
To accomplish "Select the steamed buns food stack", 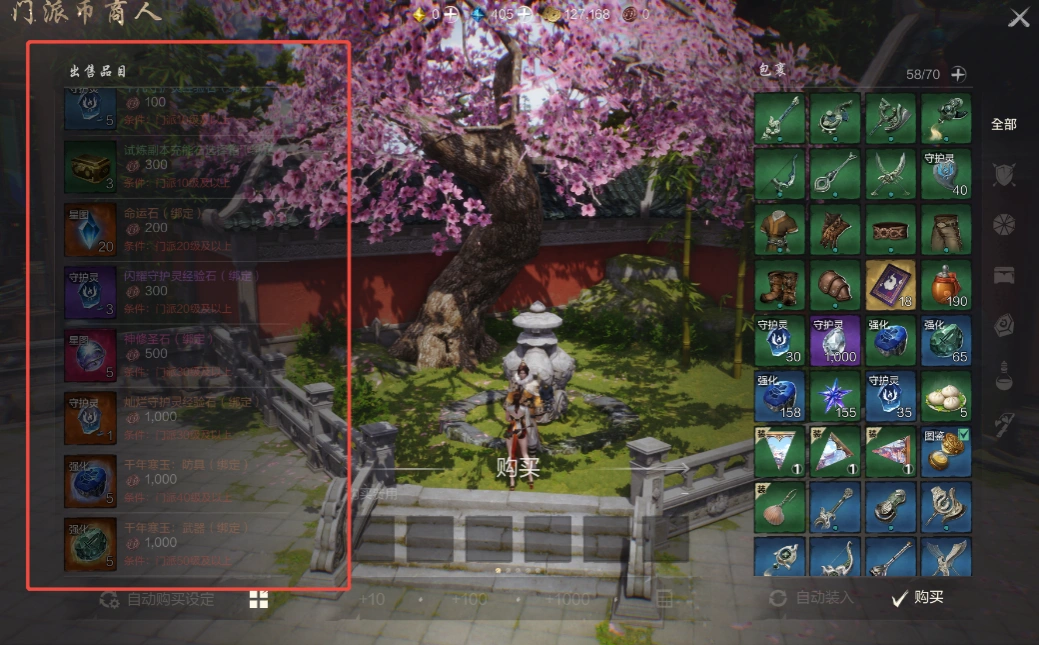I will click(x=945, y=396).
